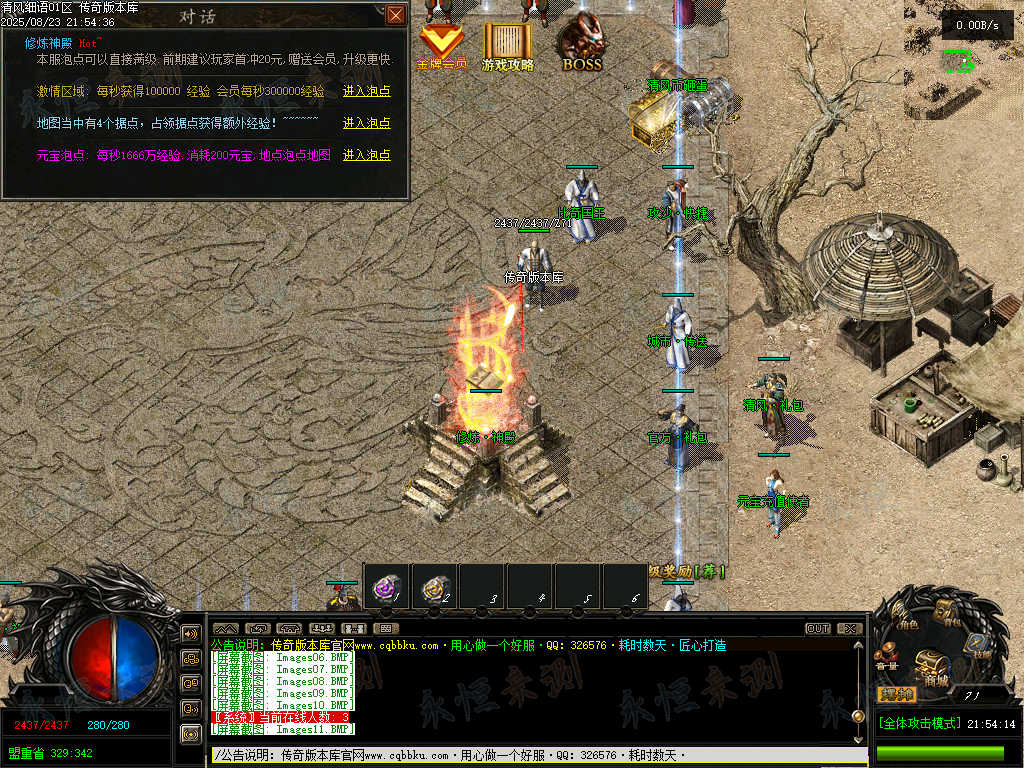Switch the 全体攻击模式 attack mode
The image size is (1024, 768).
click(918, 723)
